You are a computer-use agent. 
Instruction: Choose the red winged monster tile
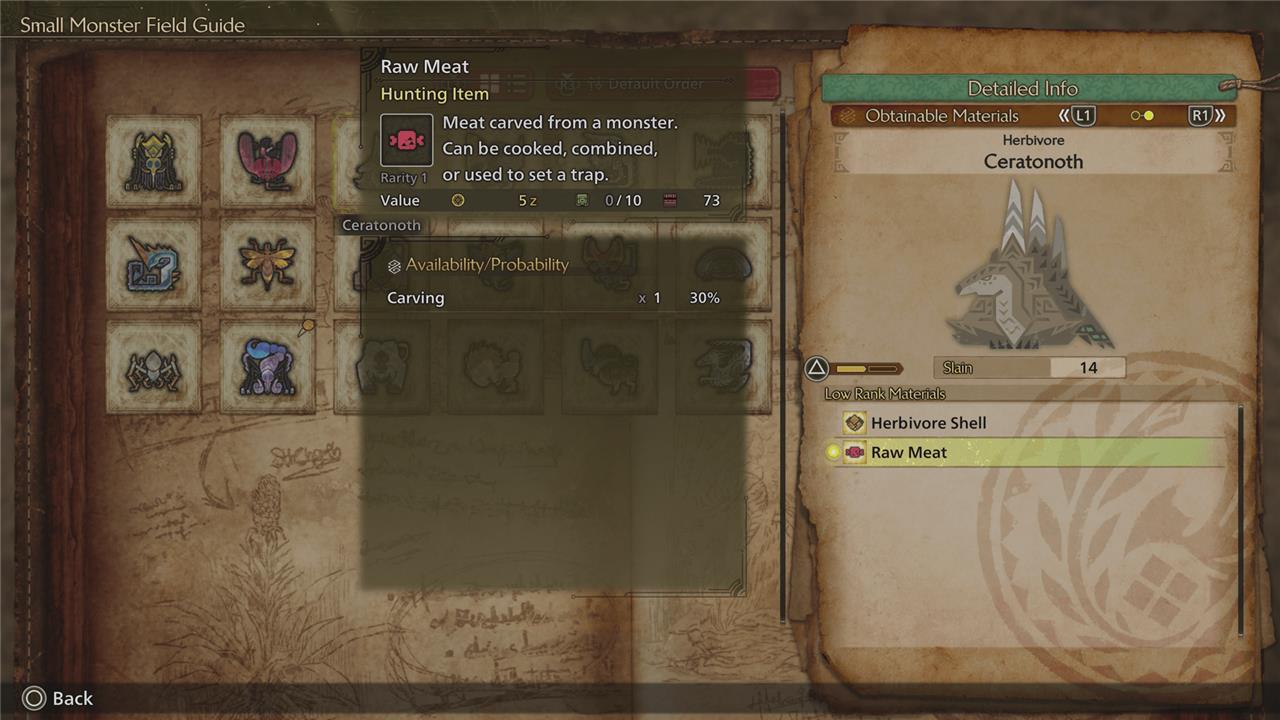coord(267,160)
